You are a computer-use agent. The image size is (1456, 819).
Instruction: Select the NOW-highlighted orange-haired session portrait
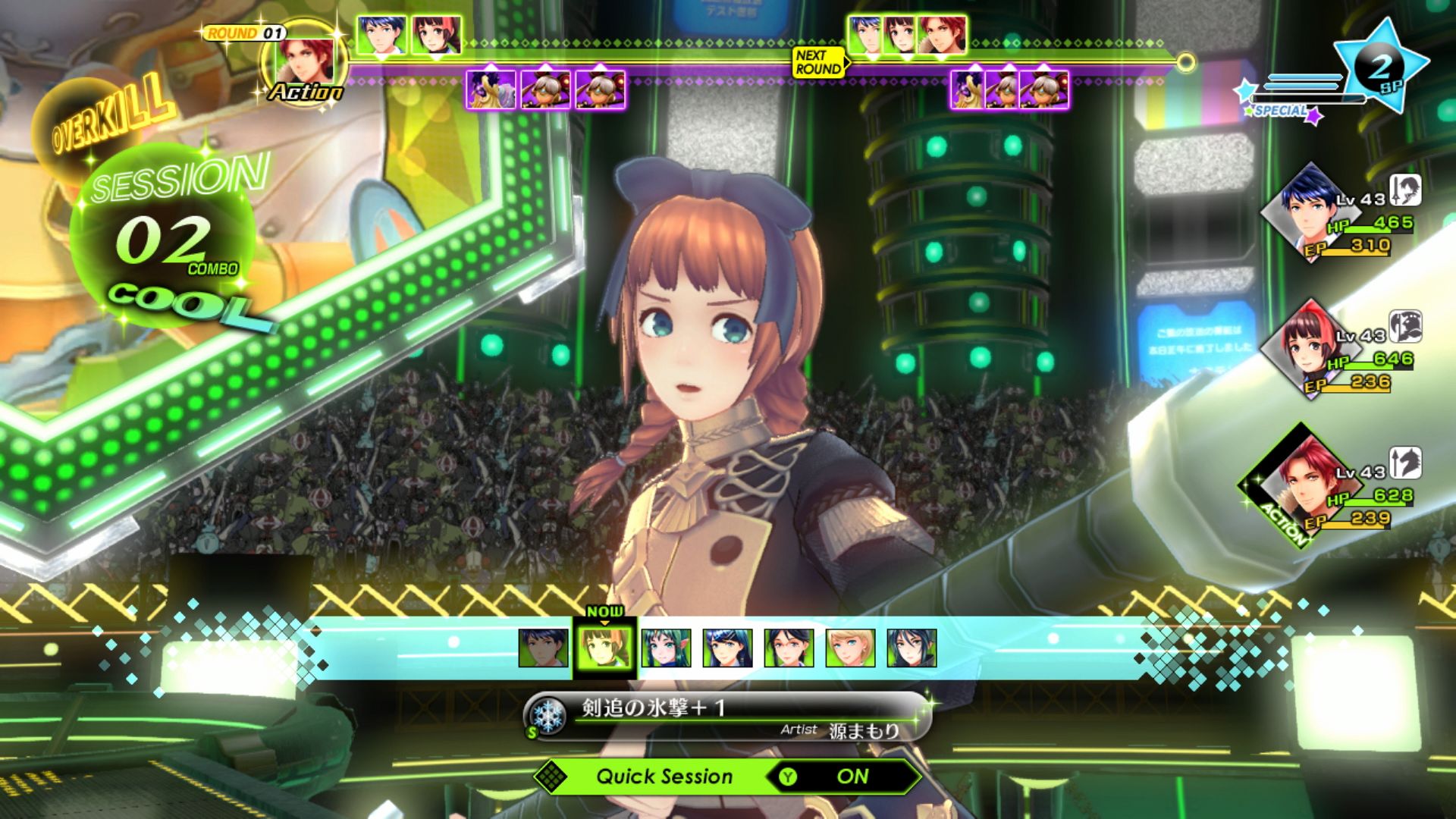604,648
